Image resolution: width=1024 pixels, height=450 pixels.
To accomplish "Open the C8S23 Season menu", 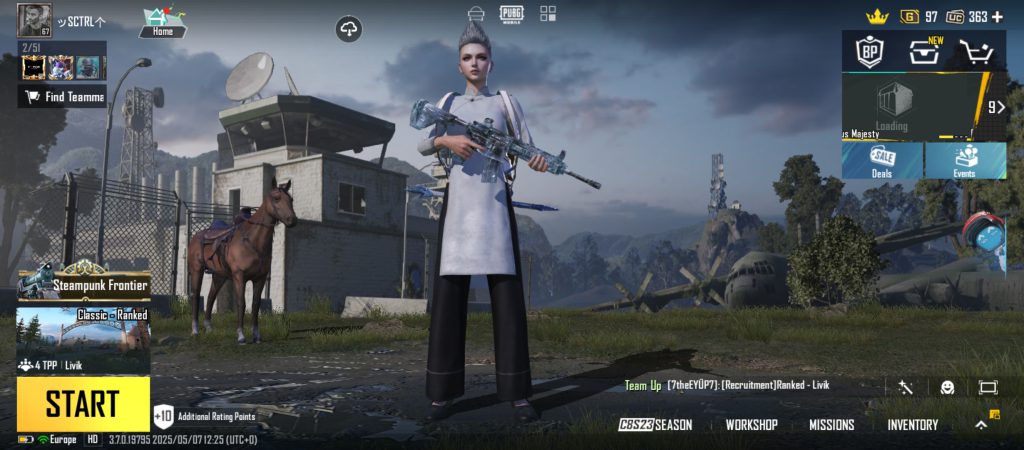I will coord(655,425).
